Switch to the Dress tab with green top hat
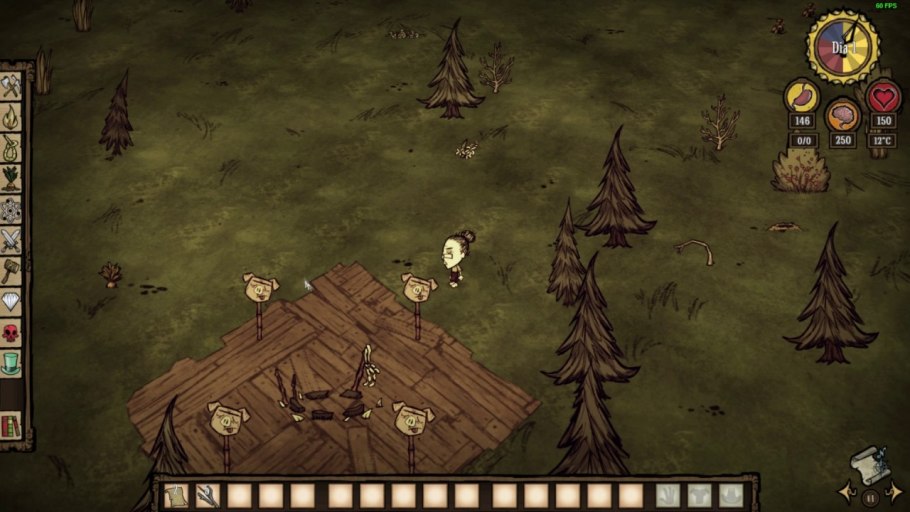910x512 pixels. click(11, 362)
